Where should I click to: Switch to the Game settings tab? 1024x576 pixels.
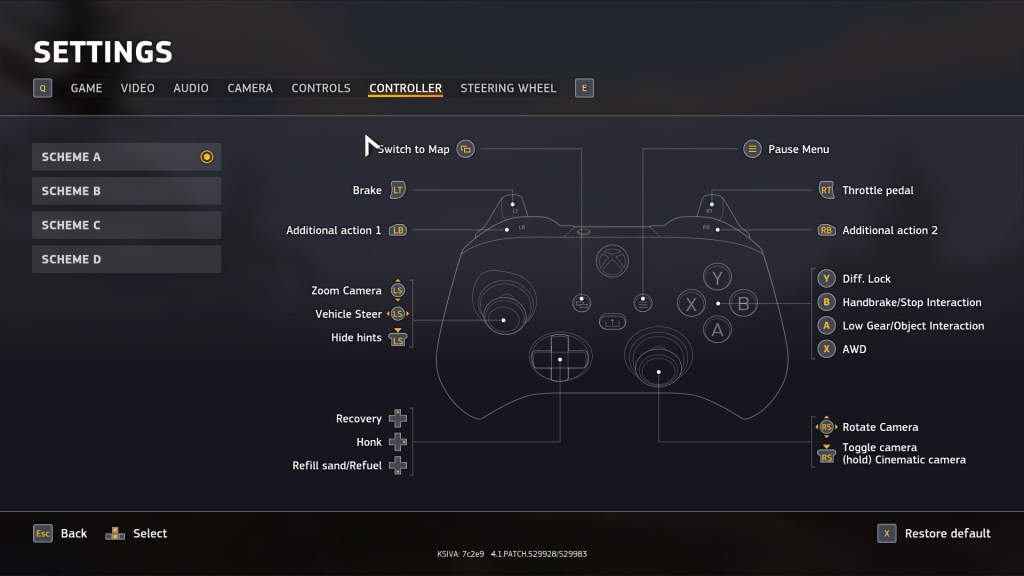coord(86,88)
